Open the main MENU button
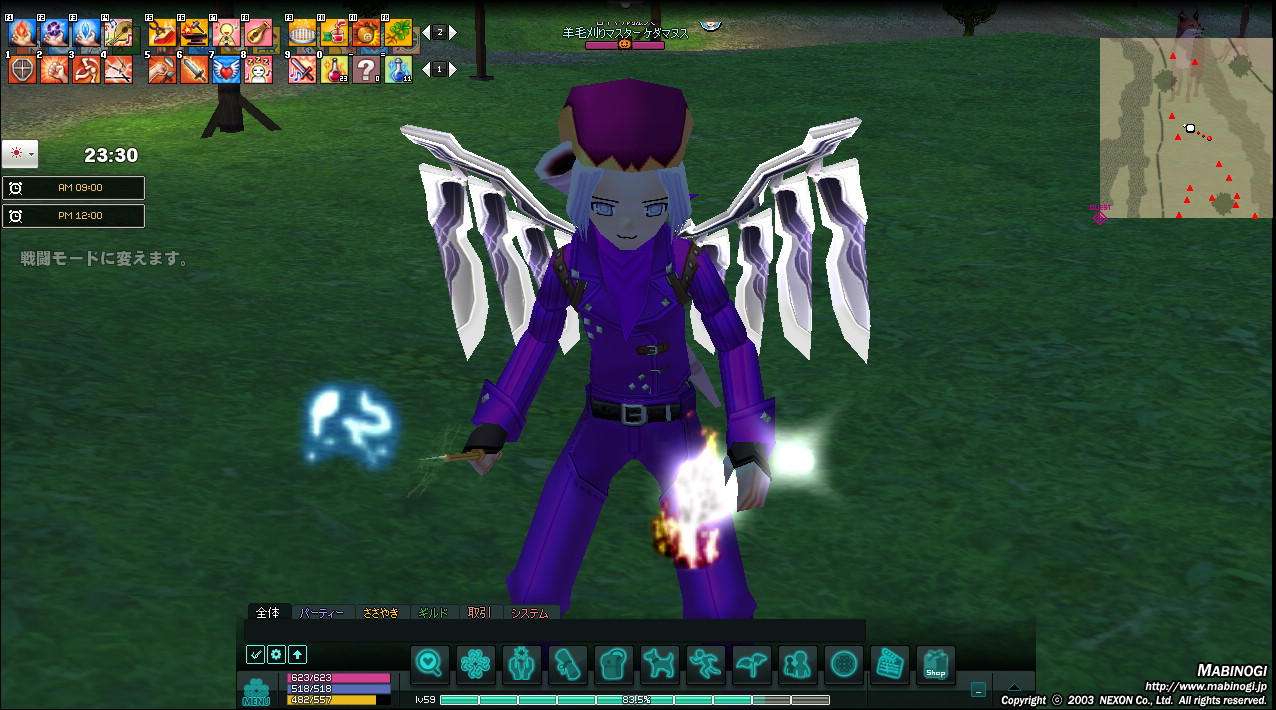The height and width of the screenshot is (710, 1276). (256, 692)
